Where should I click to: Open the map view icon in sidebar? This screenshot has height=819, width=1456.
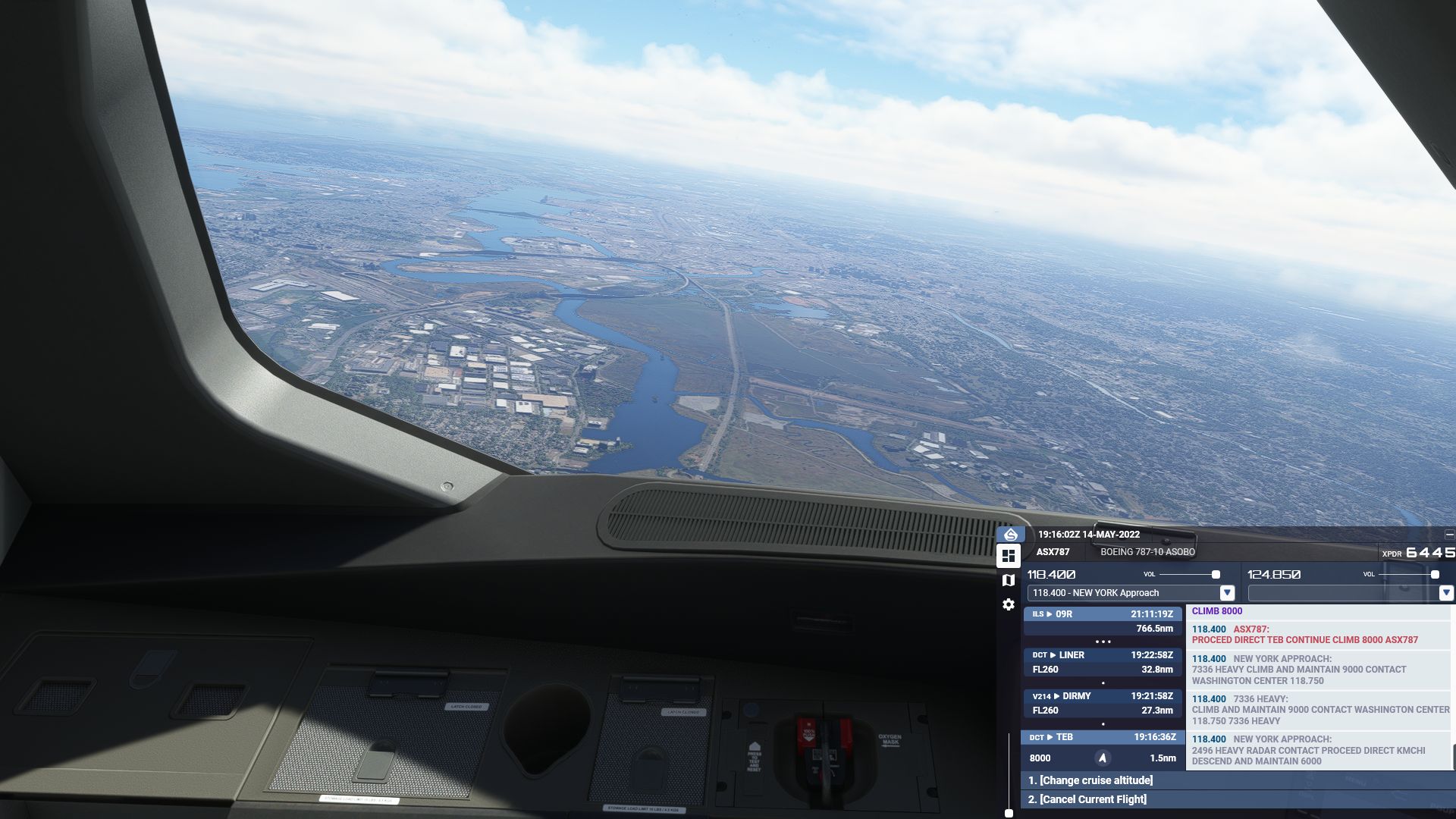click(x=1009, y=580)
